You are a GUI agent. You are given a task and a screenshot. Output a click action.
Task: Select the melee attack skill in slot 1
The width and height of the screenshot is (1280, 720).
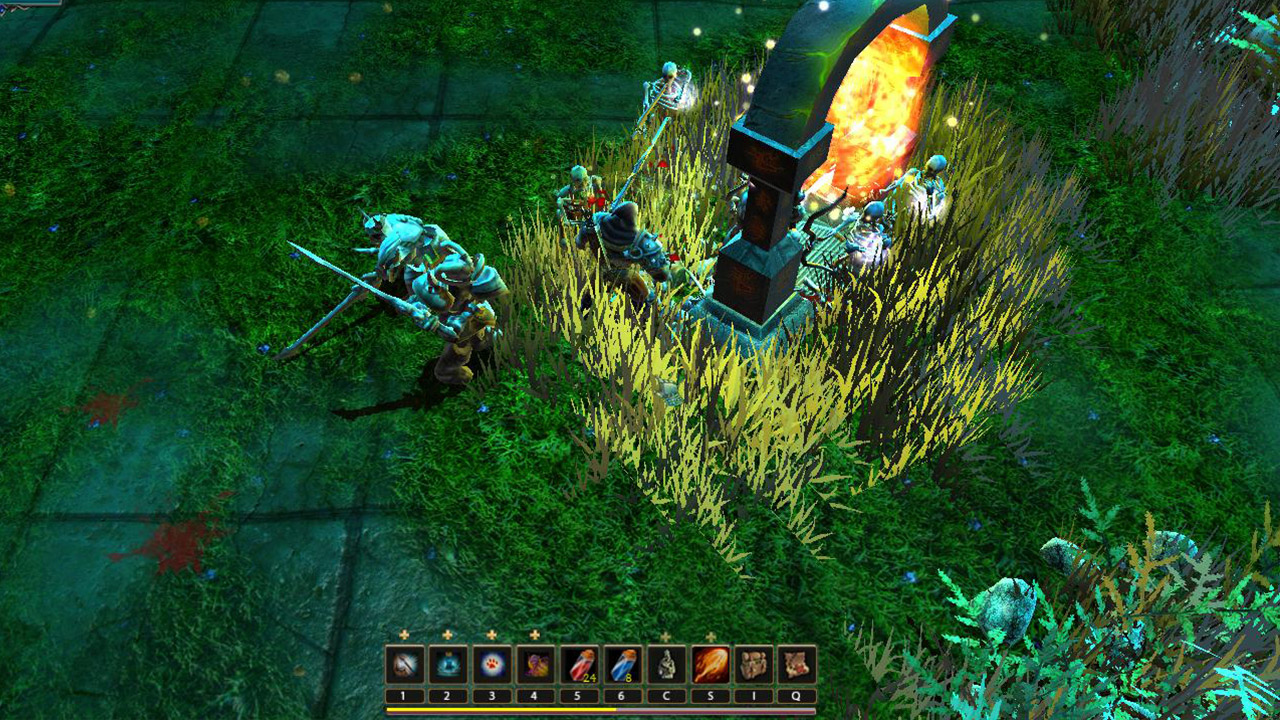(403, 663)
